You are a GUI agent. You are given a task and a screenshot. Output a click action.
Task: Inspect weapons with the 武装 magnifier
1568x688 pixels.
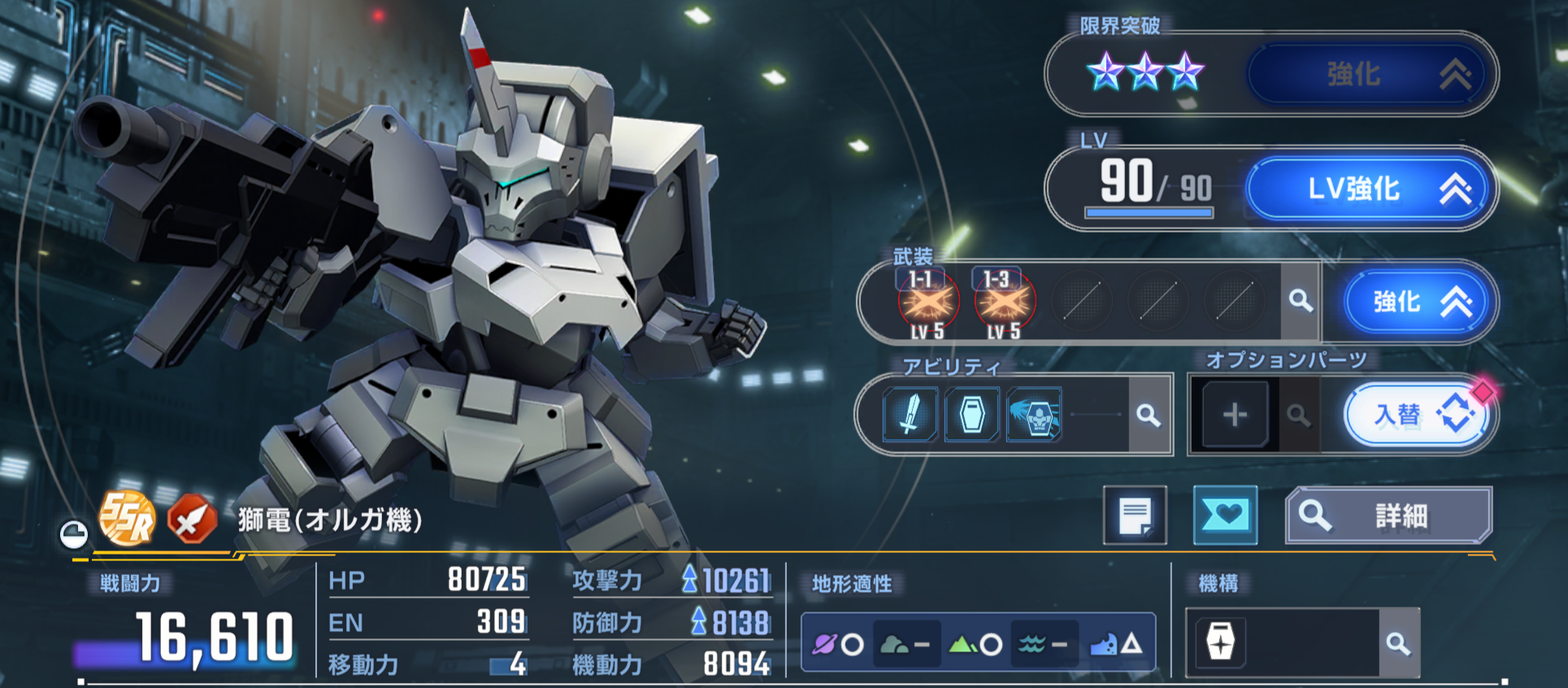point(1301,301)
